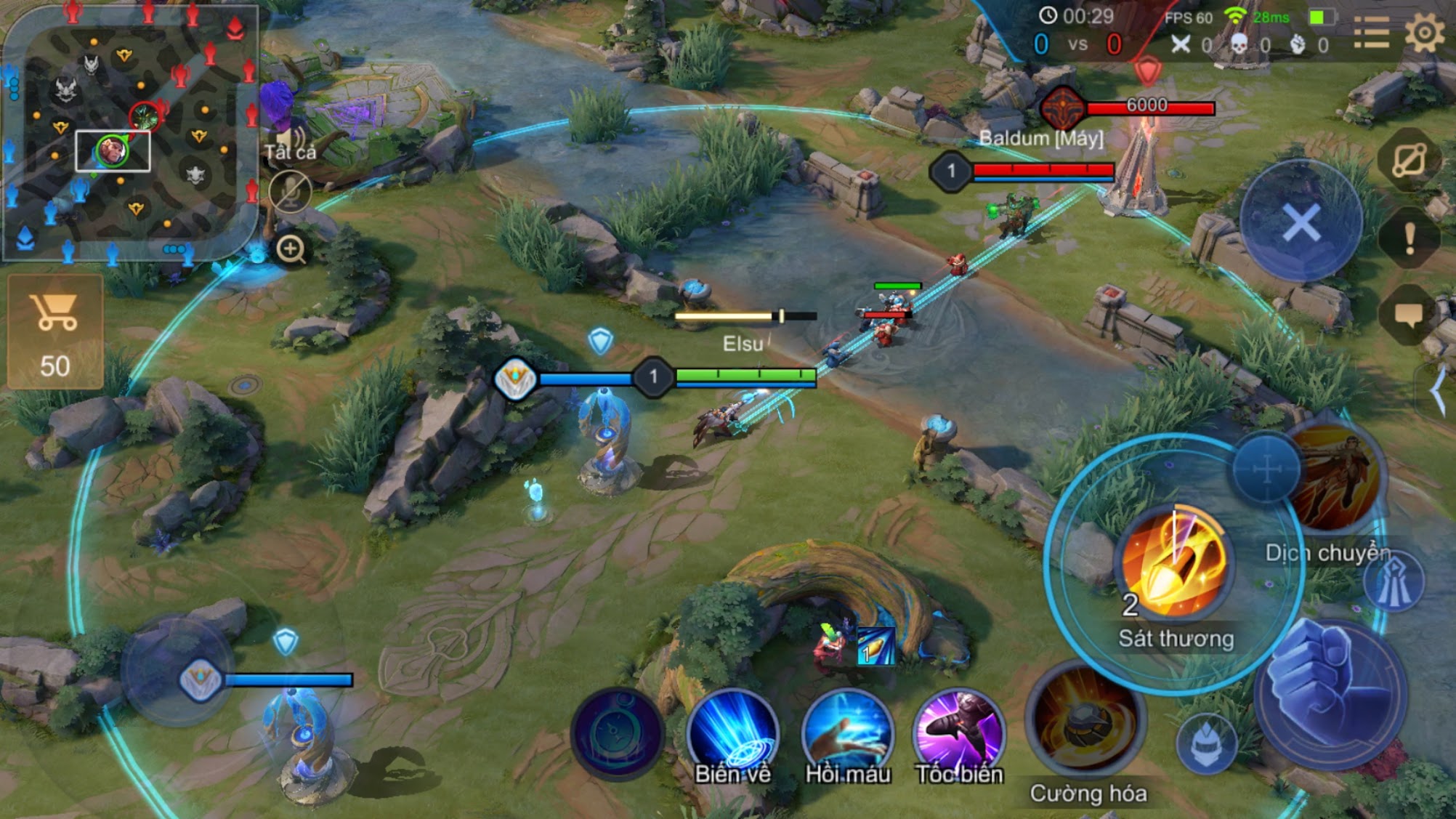Activate the Cường hóa skill
1456x819 pixels.
(x=1087, y=719)
